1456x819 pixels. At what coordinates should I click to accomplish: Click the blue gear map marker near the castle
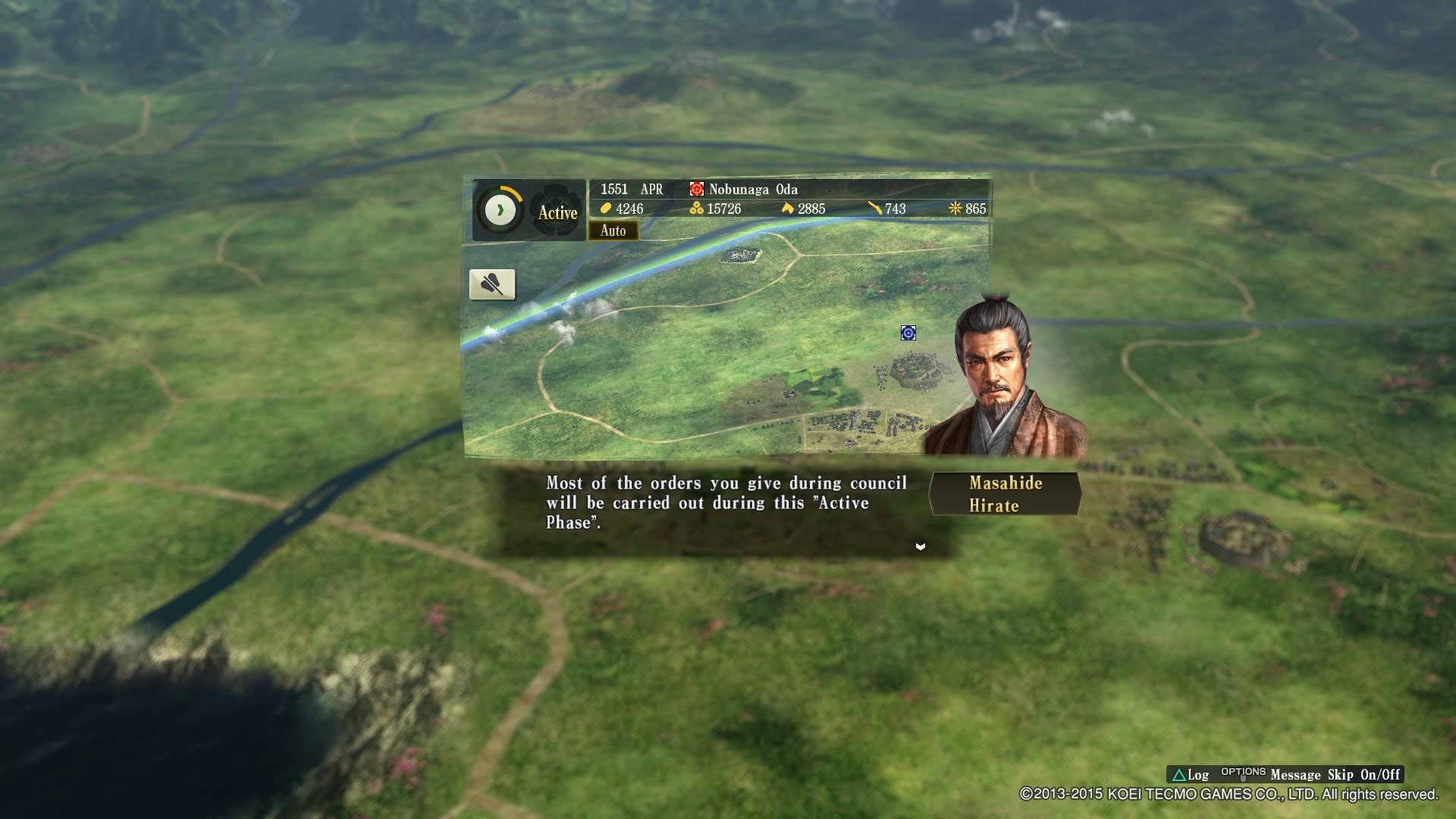[908, 333]
